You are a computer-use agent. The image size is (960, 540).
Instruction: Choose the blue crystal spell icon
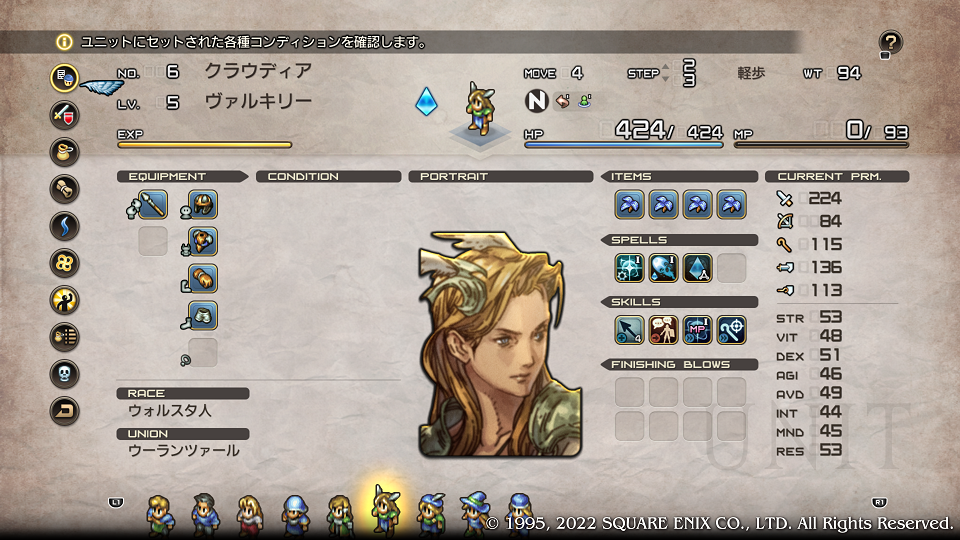tap(697, 268)
